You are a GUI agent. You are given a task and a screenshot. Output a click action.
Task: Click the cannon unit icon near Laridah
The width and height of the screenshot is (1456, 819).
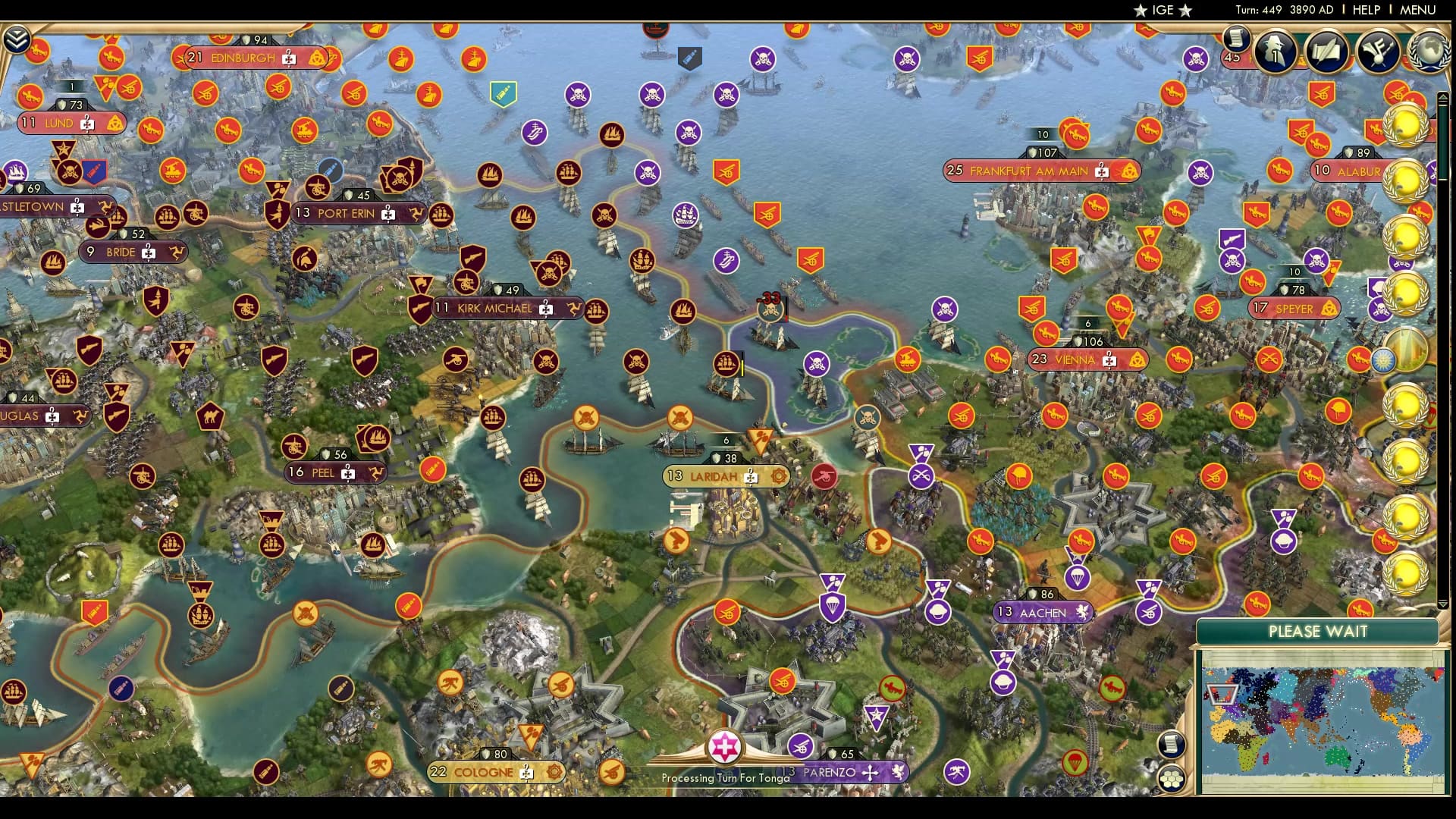tap(824, 475)
